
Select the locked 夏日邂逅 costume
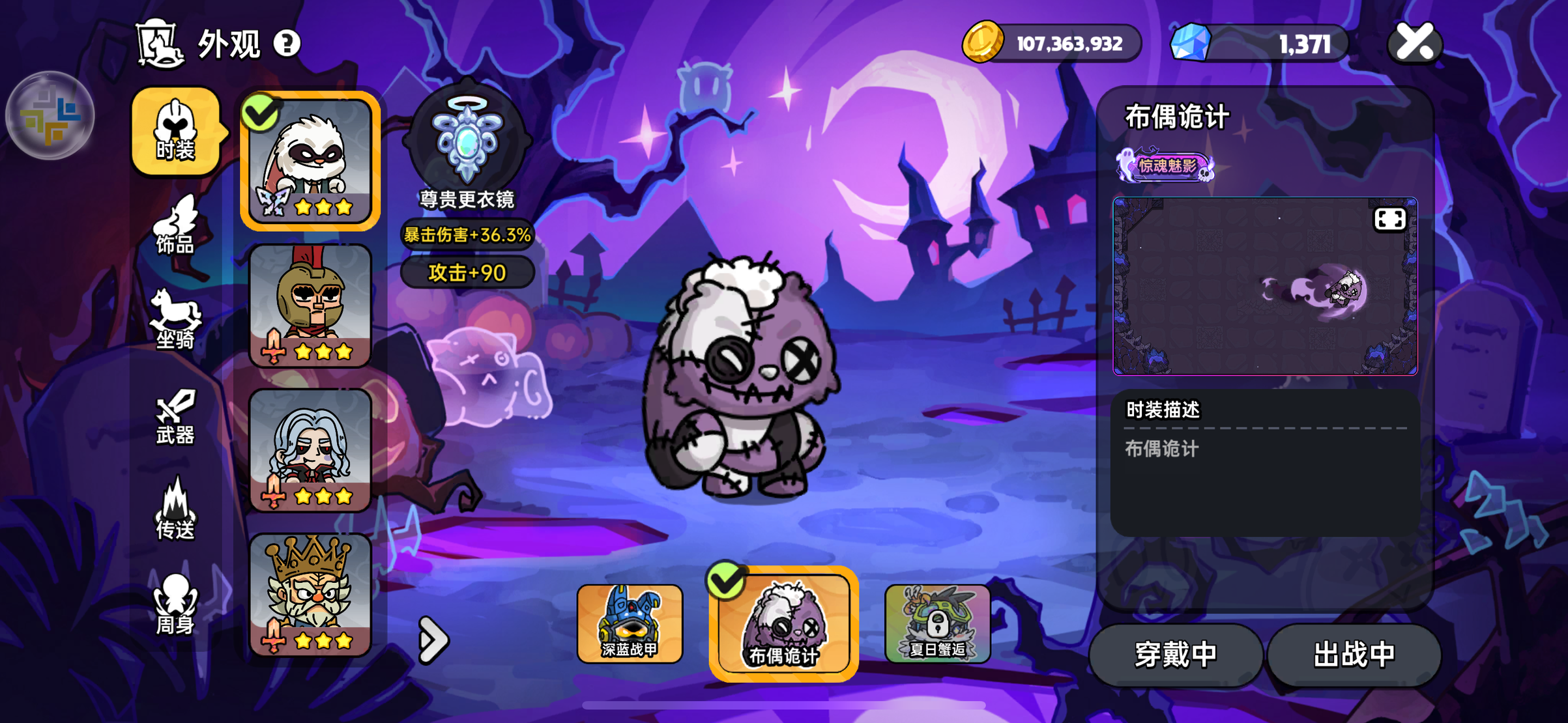click(937, 623)
